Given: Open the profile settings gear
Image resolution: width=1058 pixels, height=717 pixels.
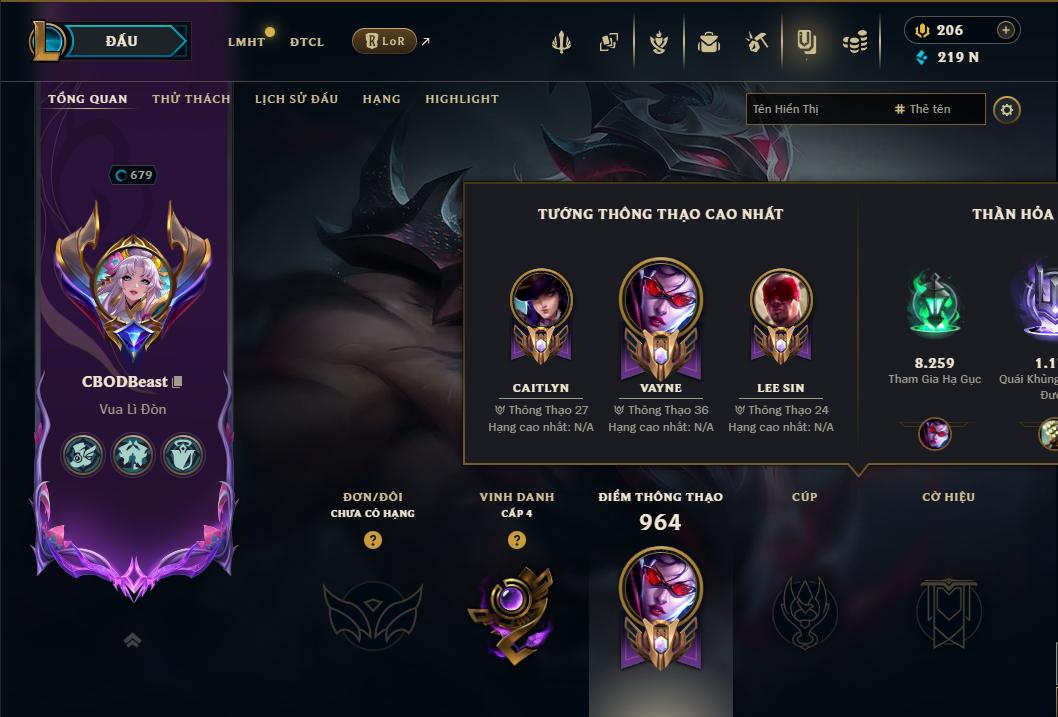Looking at the screenshot, I should click(x=1007, y=109).
